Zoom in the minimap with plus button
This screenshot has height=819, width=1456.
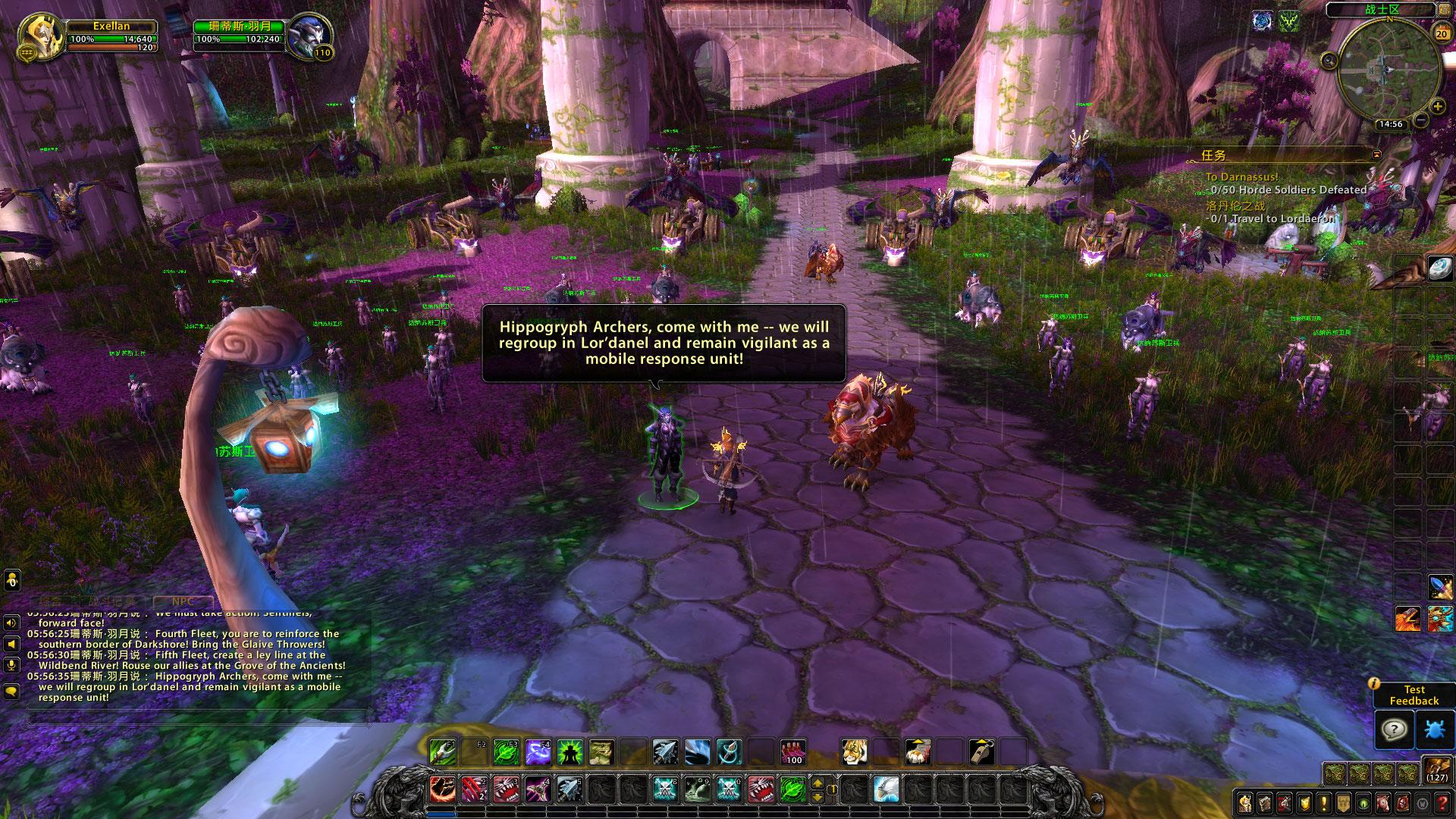click(1437, 107)
